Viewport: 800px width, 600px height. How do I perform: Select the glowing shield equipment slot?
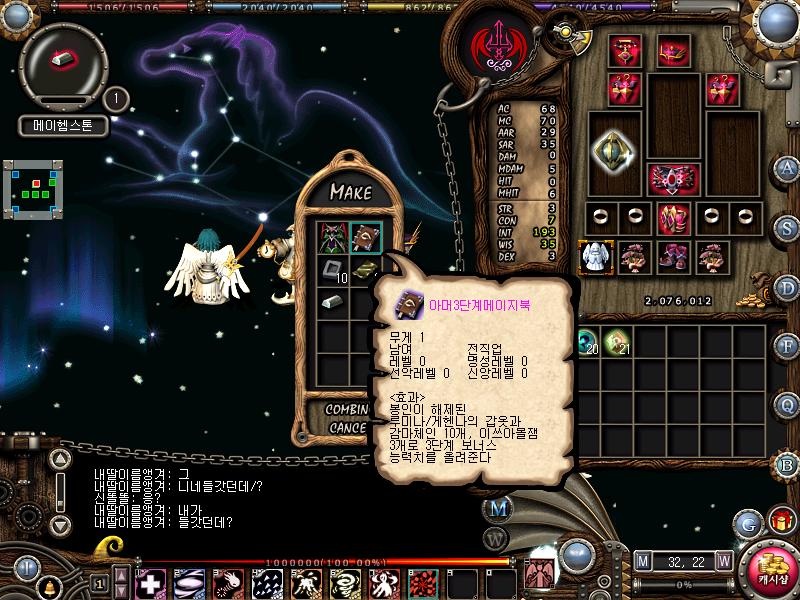point(612,150)
